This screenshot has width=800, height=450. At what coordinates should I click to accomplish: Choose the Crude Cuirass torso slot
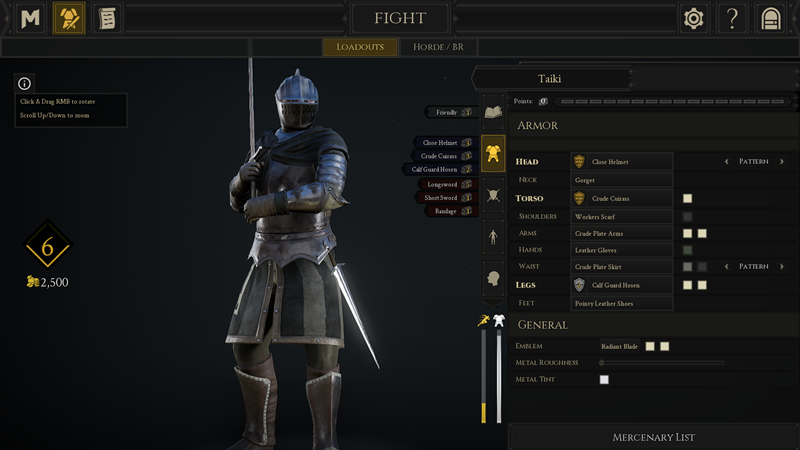click(x=621, y=198)
